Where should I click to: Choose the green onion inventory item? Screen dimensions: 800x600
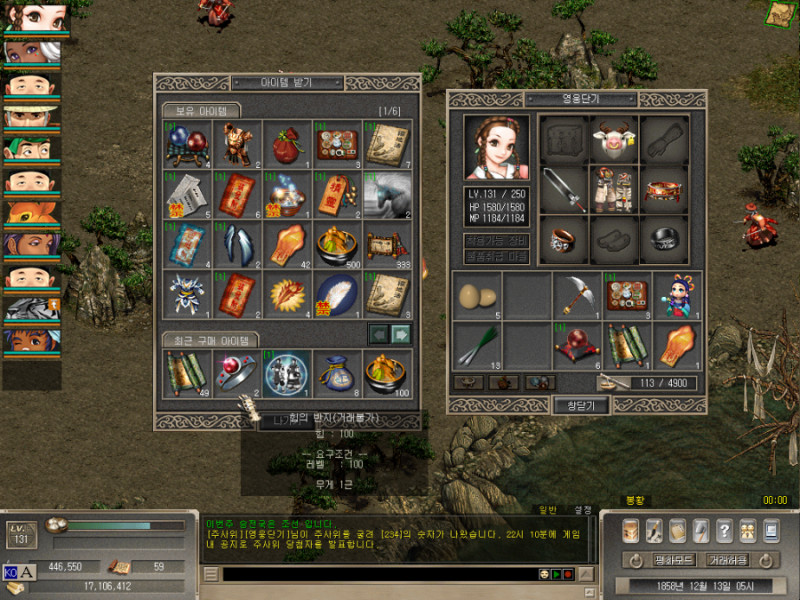pos(477,343)
